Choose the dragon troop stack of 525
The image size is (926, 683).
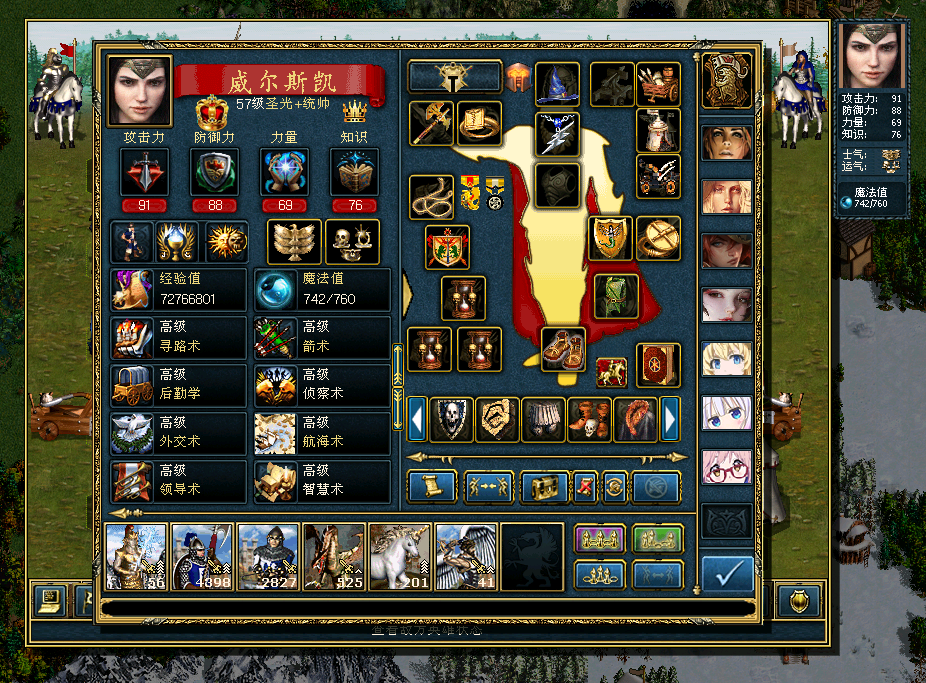coord(334,556)
